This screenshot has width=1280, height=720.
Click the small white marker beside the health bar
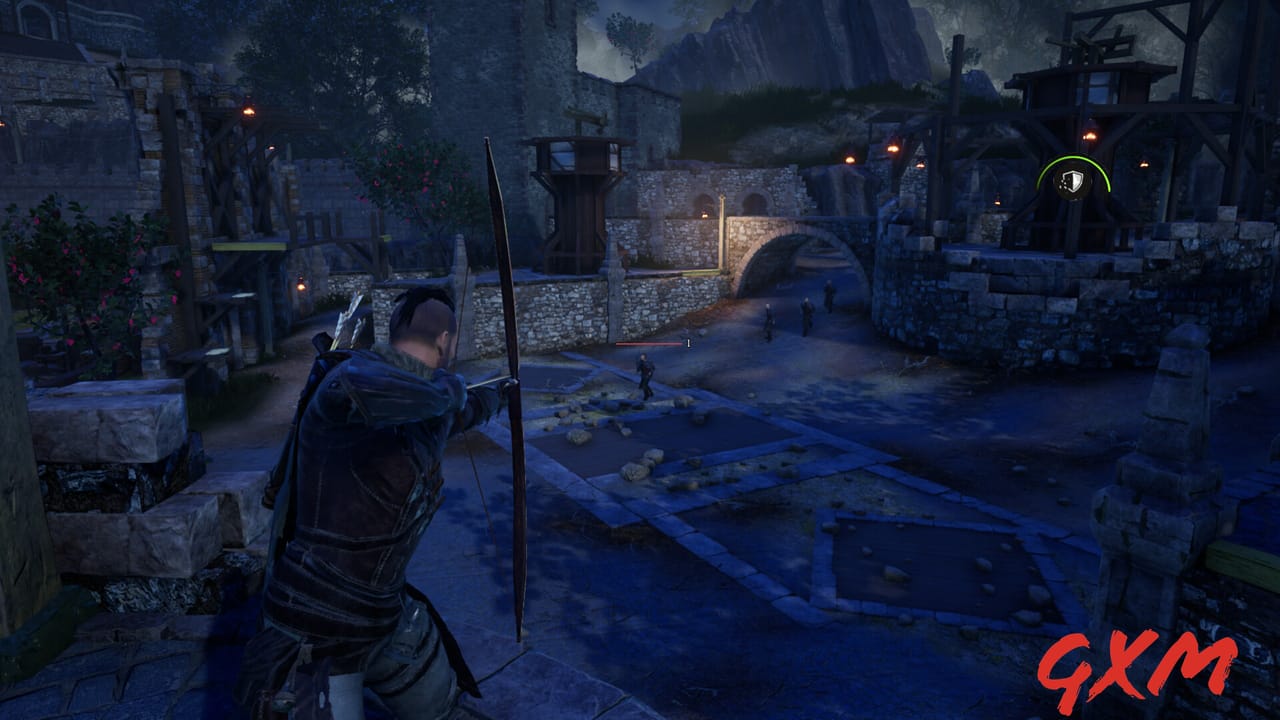pyautogui.click(x=687, y=343)
